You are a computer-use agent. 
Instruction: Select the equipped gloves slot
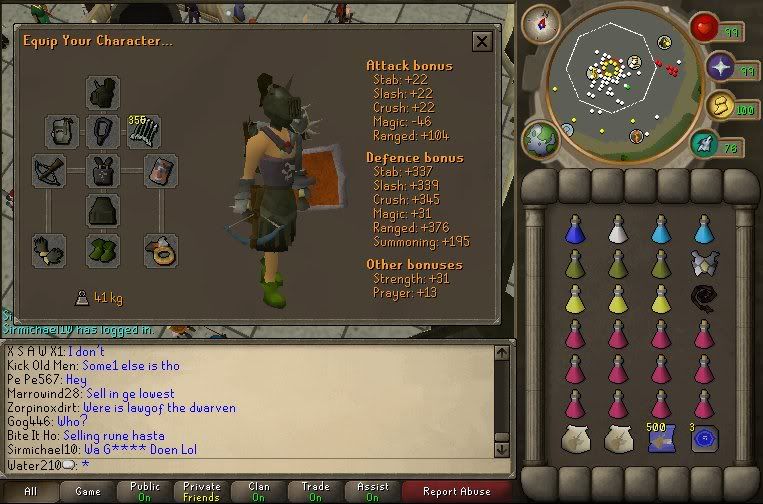pyautogui.click(x=49, y=248)
